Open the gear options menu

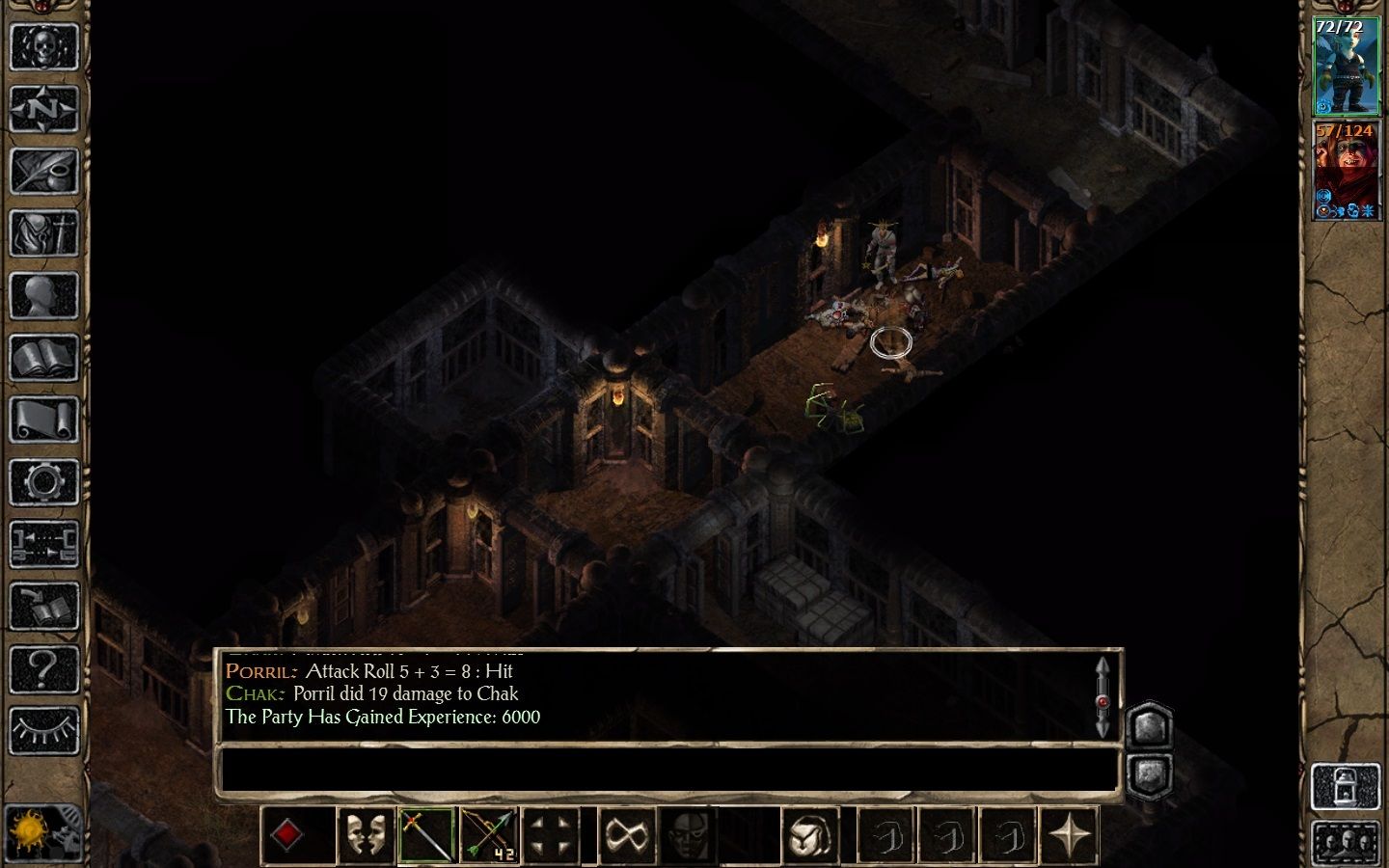43,482
